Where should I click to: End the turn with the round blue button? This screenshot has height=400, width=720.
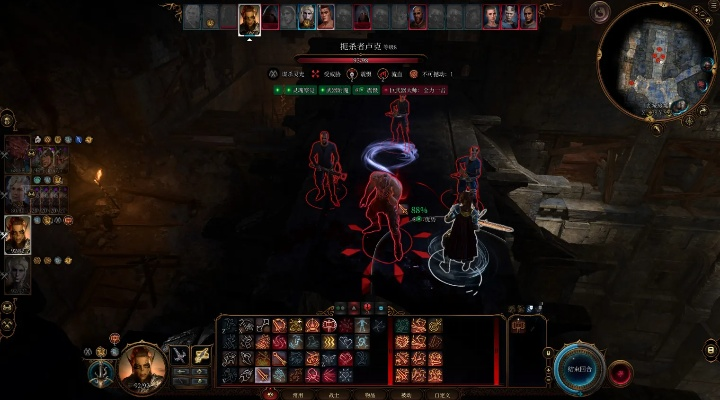tap(580, 366)
